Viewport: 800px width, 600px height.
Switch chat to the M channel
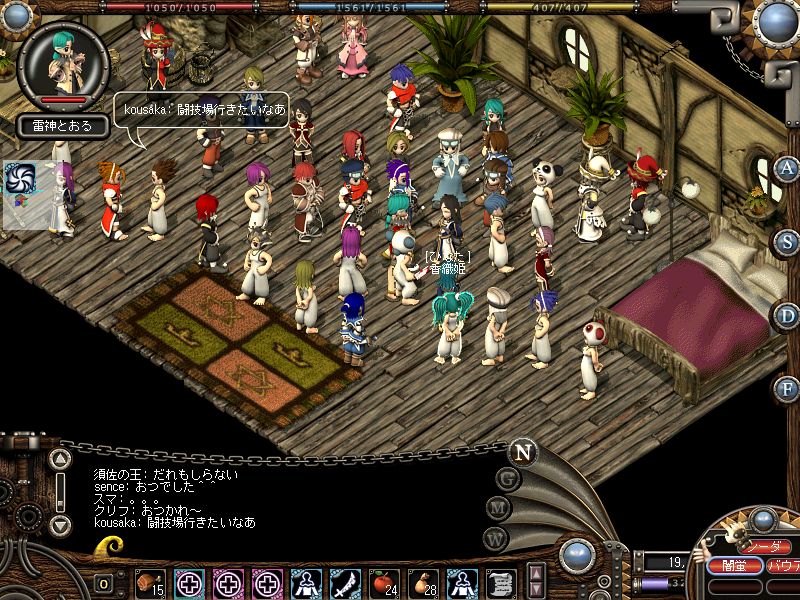point(498,507)
